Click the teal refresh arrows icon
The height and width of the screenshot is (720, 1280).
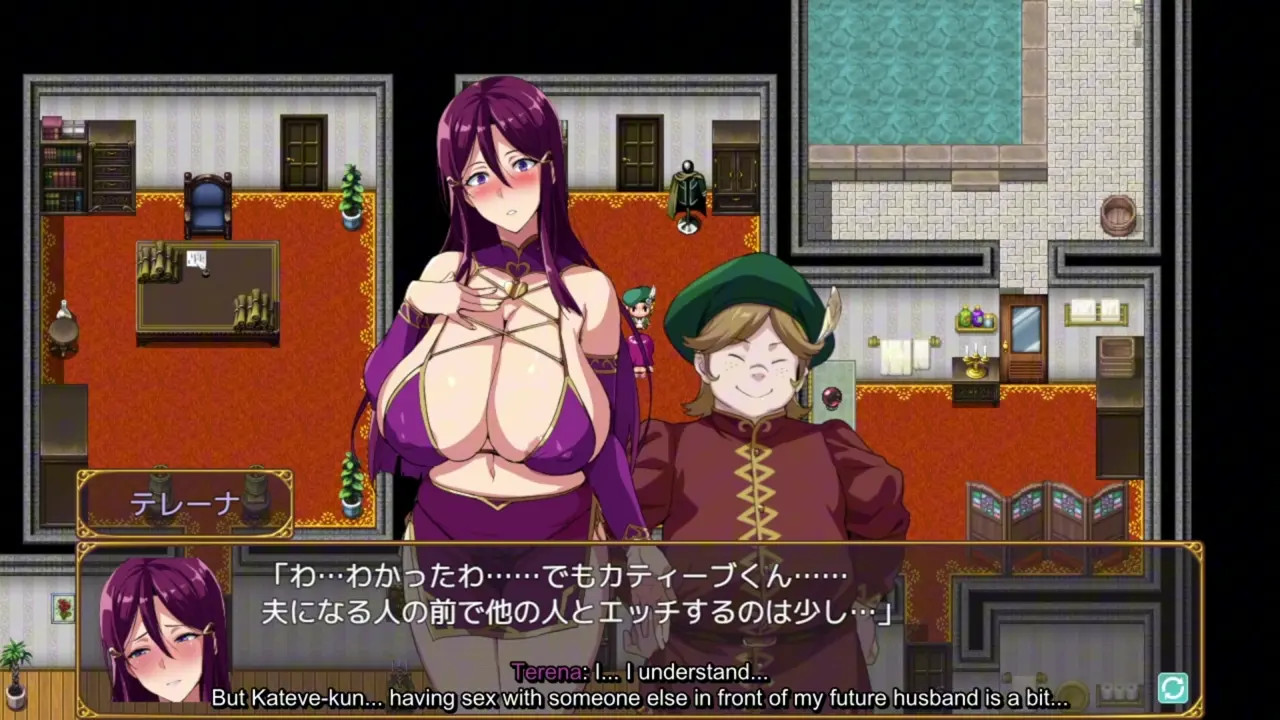1172,688
